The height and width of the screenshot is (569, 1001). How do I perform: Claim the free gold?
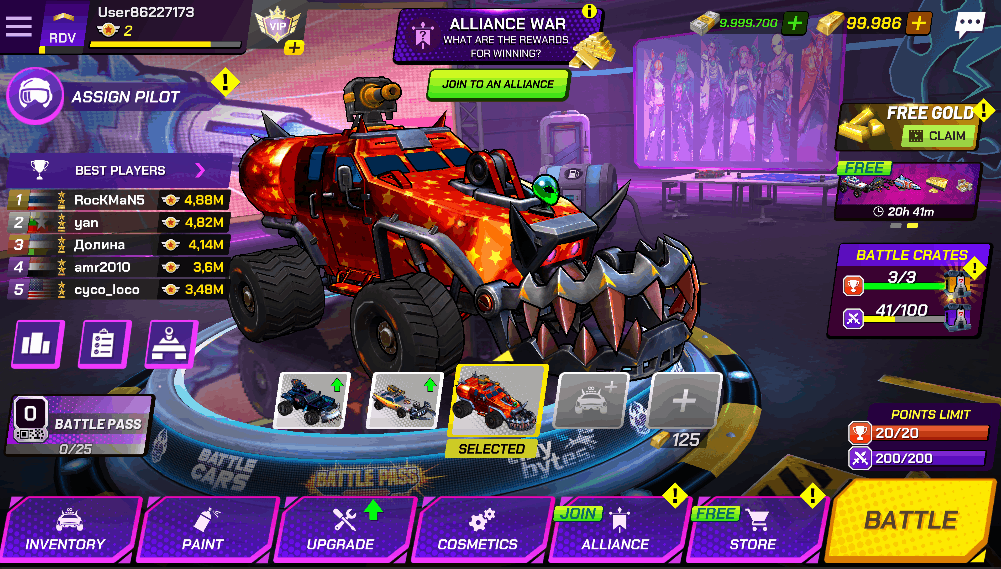pos(939,136)
